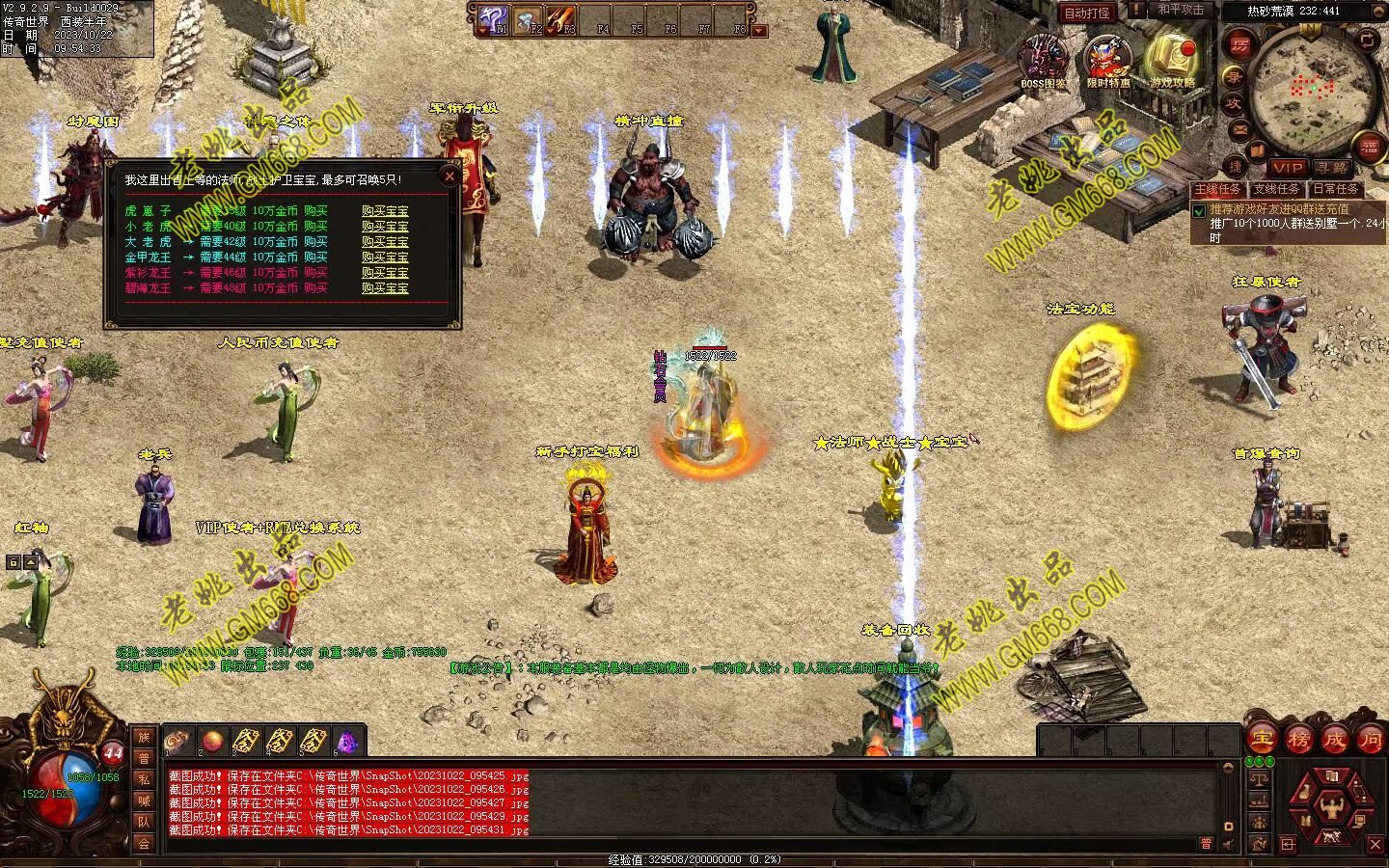Switch to the 日常任务 tab

pos(1335,190)
